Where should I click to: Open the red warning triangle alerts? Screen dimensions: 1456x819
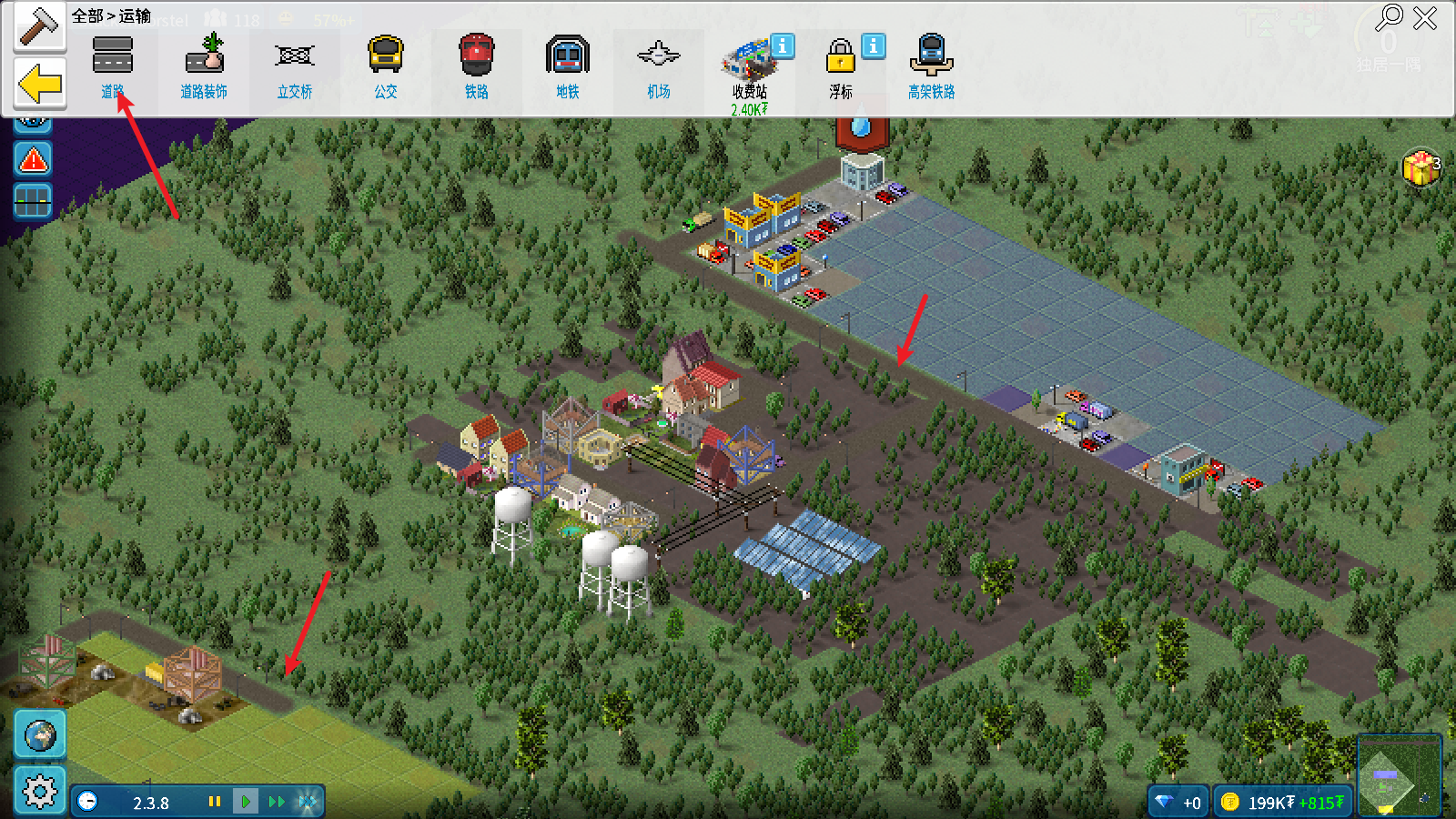(34, 160)
